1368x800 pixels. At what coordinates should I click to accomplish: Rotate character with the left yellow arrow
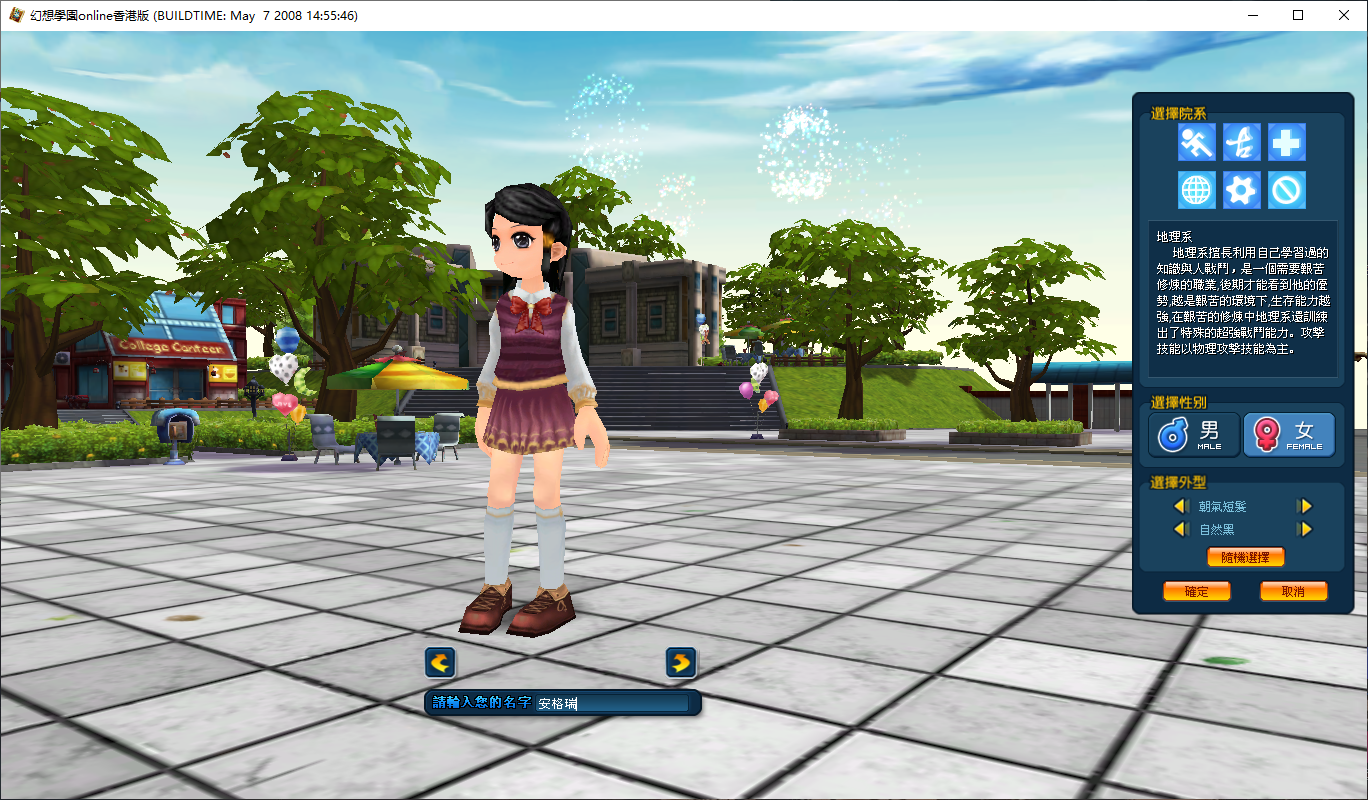click(x=440, y=662)
